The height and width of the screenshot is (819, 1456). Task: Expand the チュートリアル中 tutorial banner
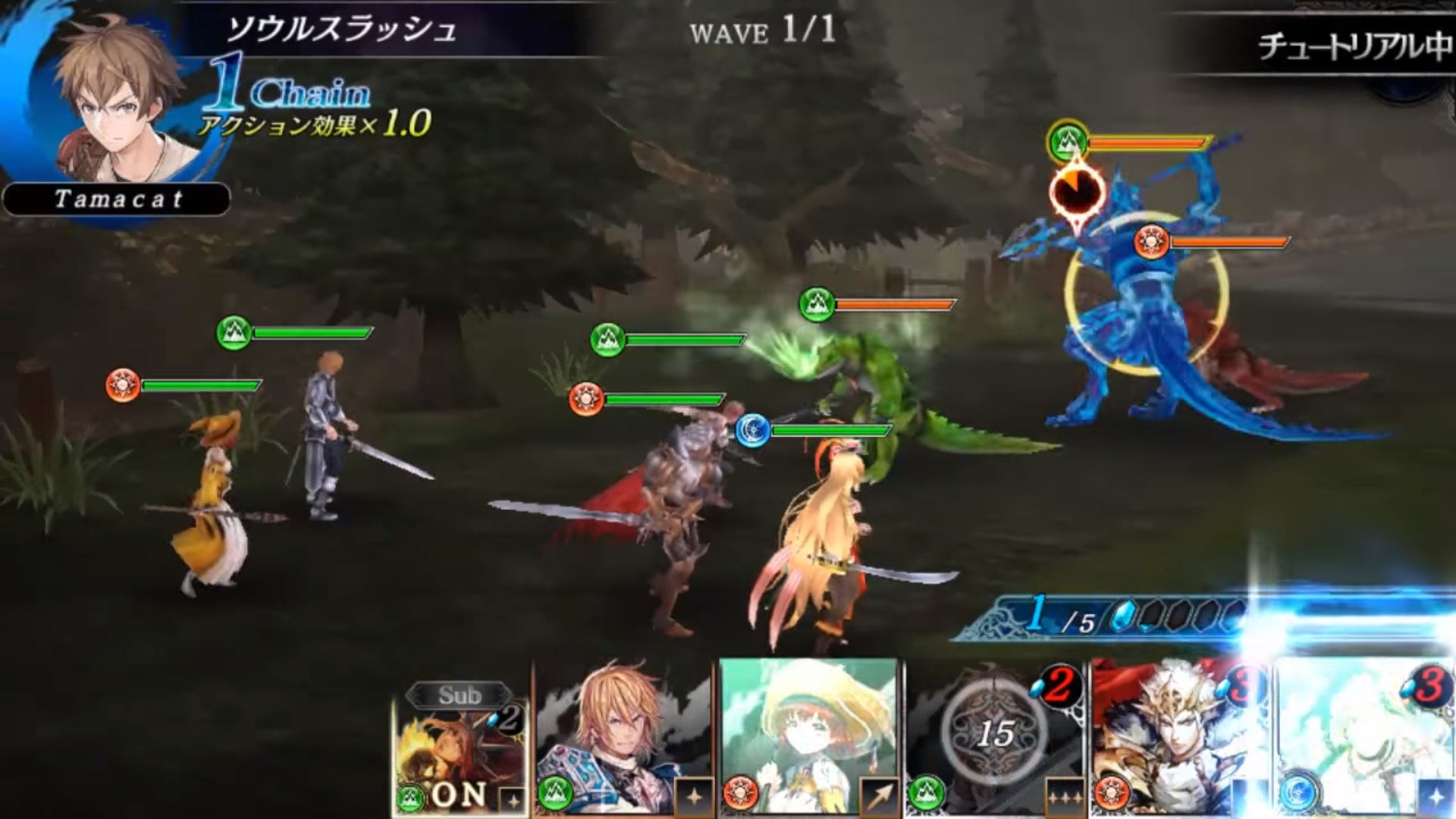pyautogui.click(x=1357, y=42)
